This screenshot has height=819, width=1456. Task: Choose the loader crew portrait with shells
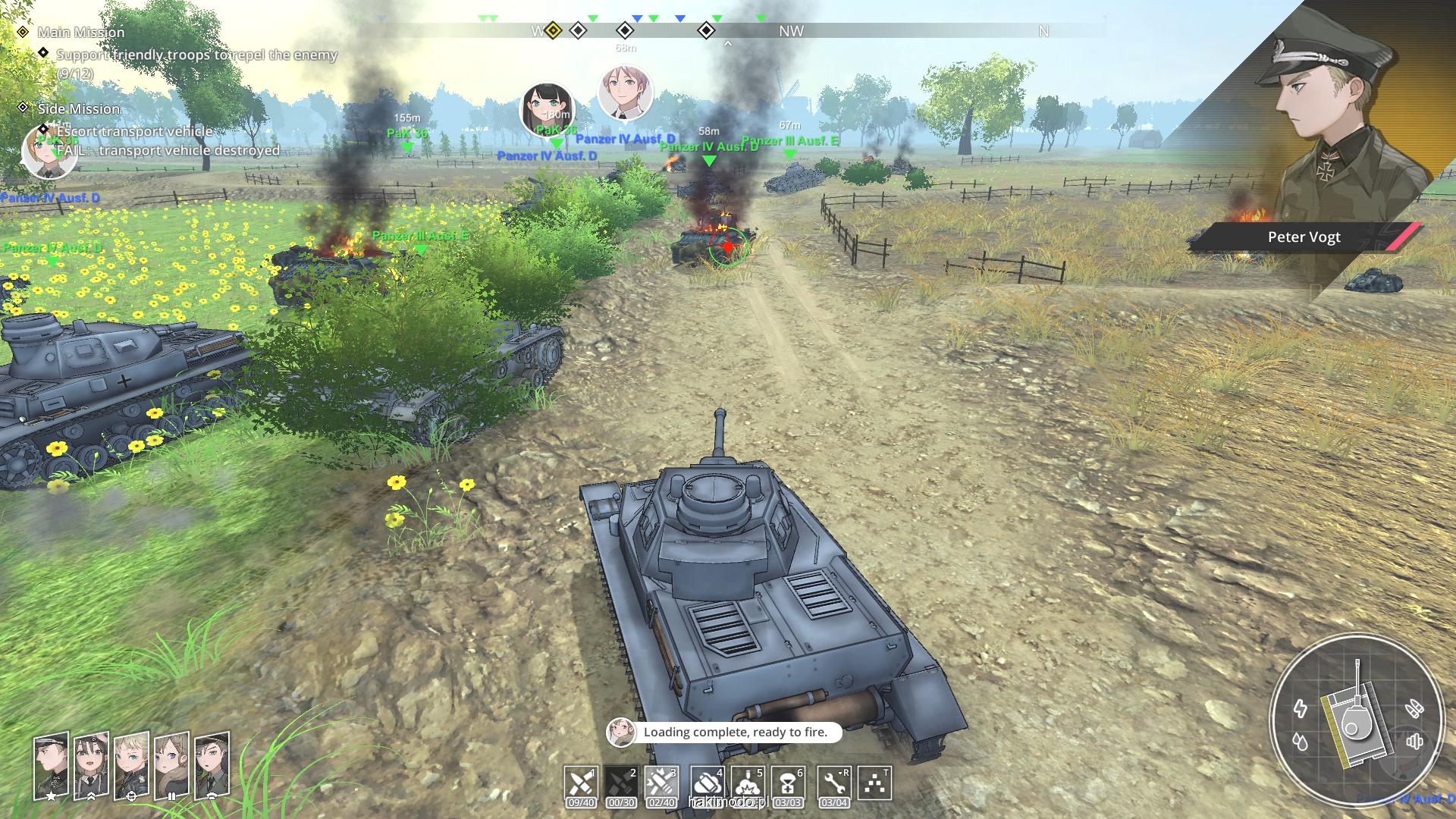pyautogui.click(x=171, y=766)
